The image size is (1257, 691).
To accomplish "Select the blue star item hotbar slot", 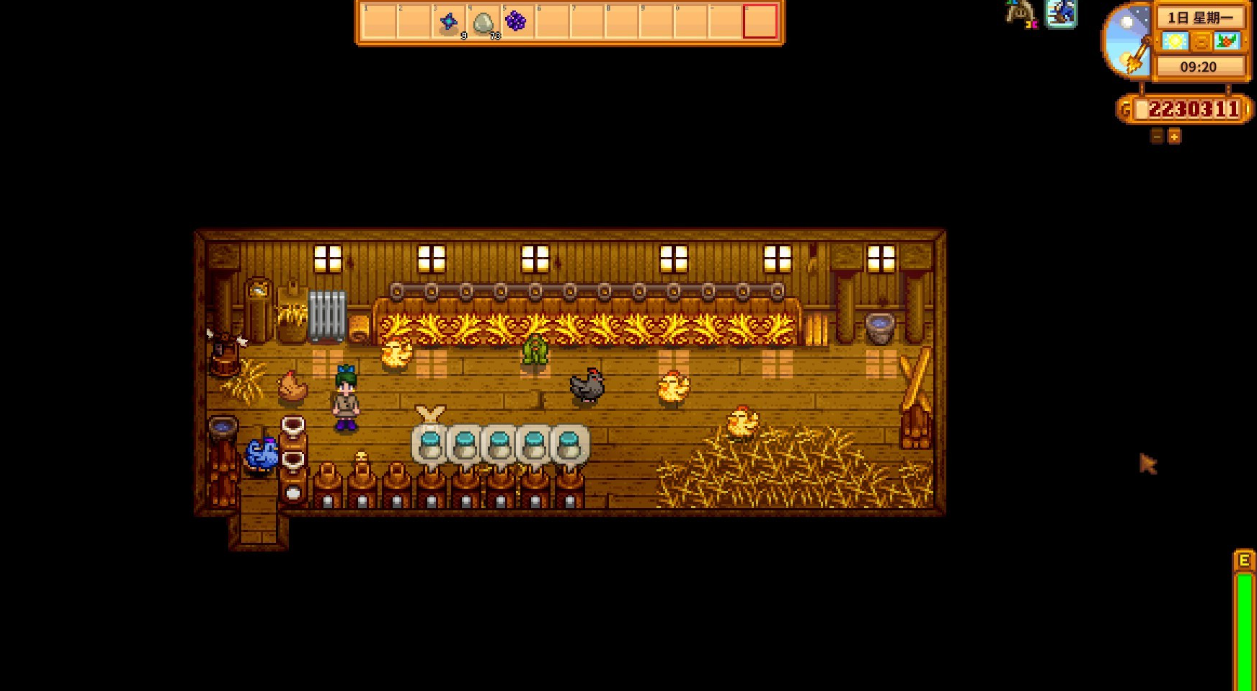I will coord(448,21).
